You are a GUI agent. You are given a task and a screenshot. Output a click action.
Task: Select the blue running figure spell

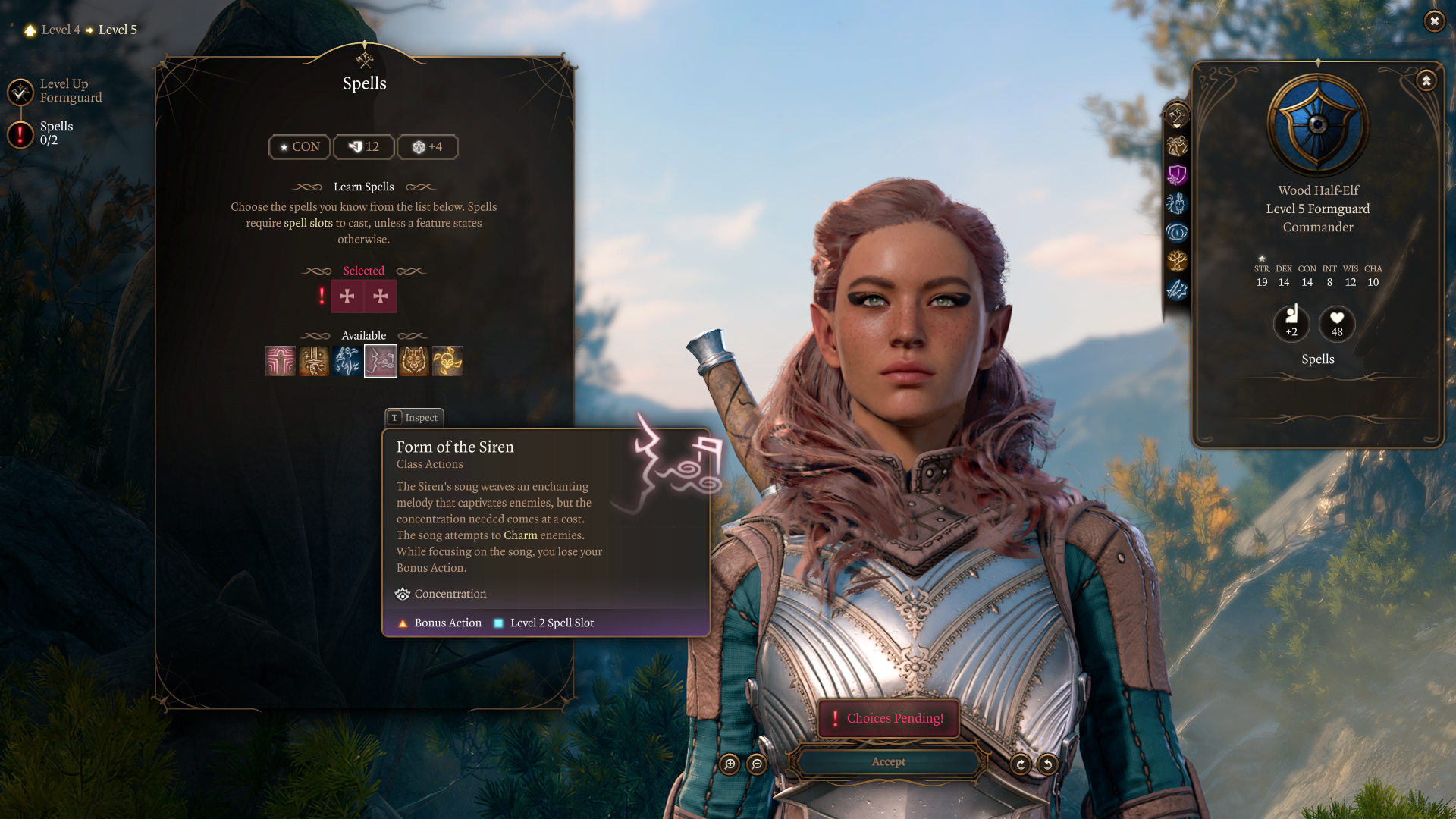click(x=347, y=361)
